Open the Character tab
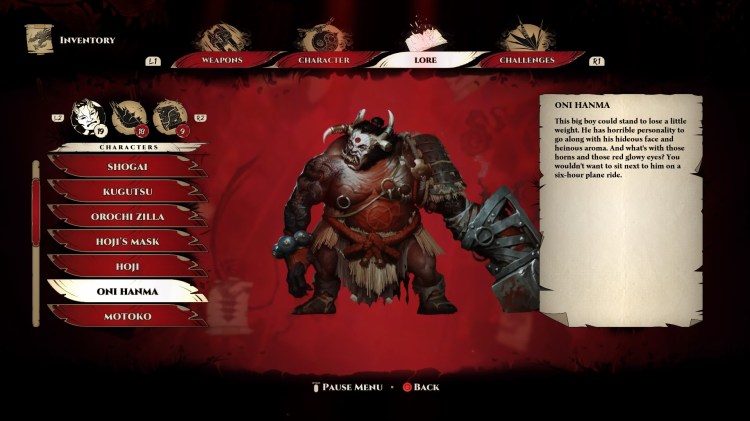The height and width of the screenshot is (421, 750). 323,60
